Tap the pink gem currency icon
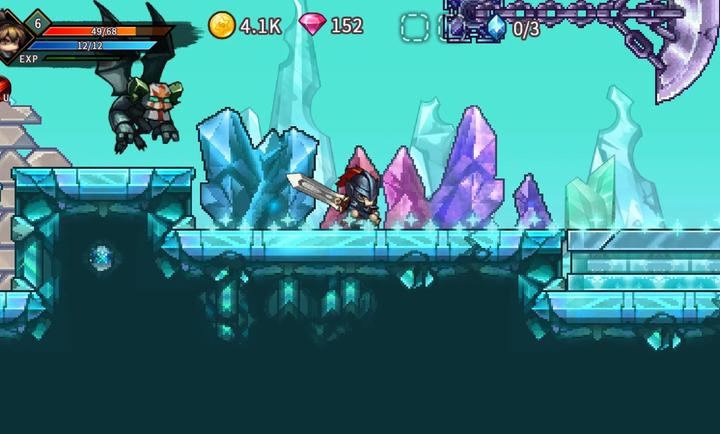Image resolution: width=720 pixels, height=434 pixels. (312, 25)
